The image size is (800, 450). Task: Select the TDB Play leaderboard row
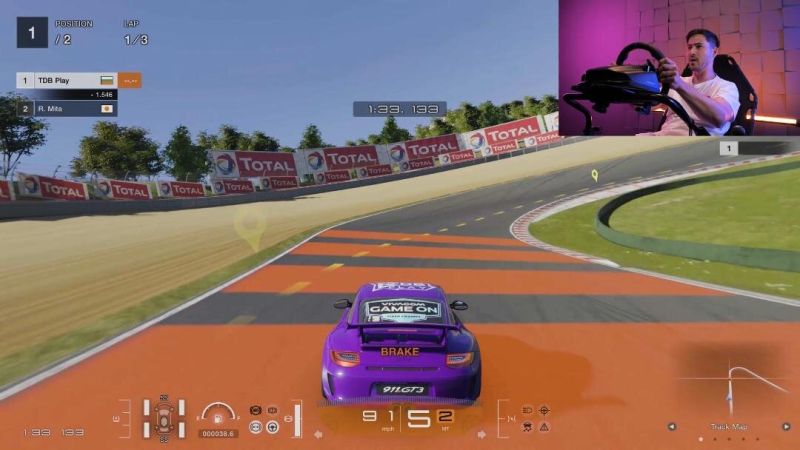tap(66, 79)
